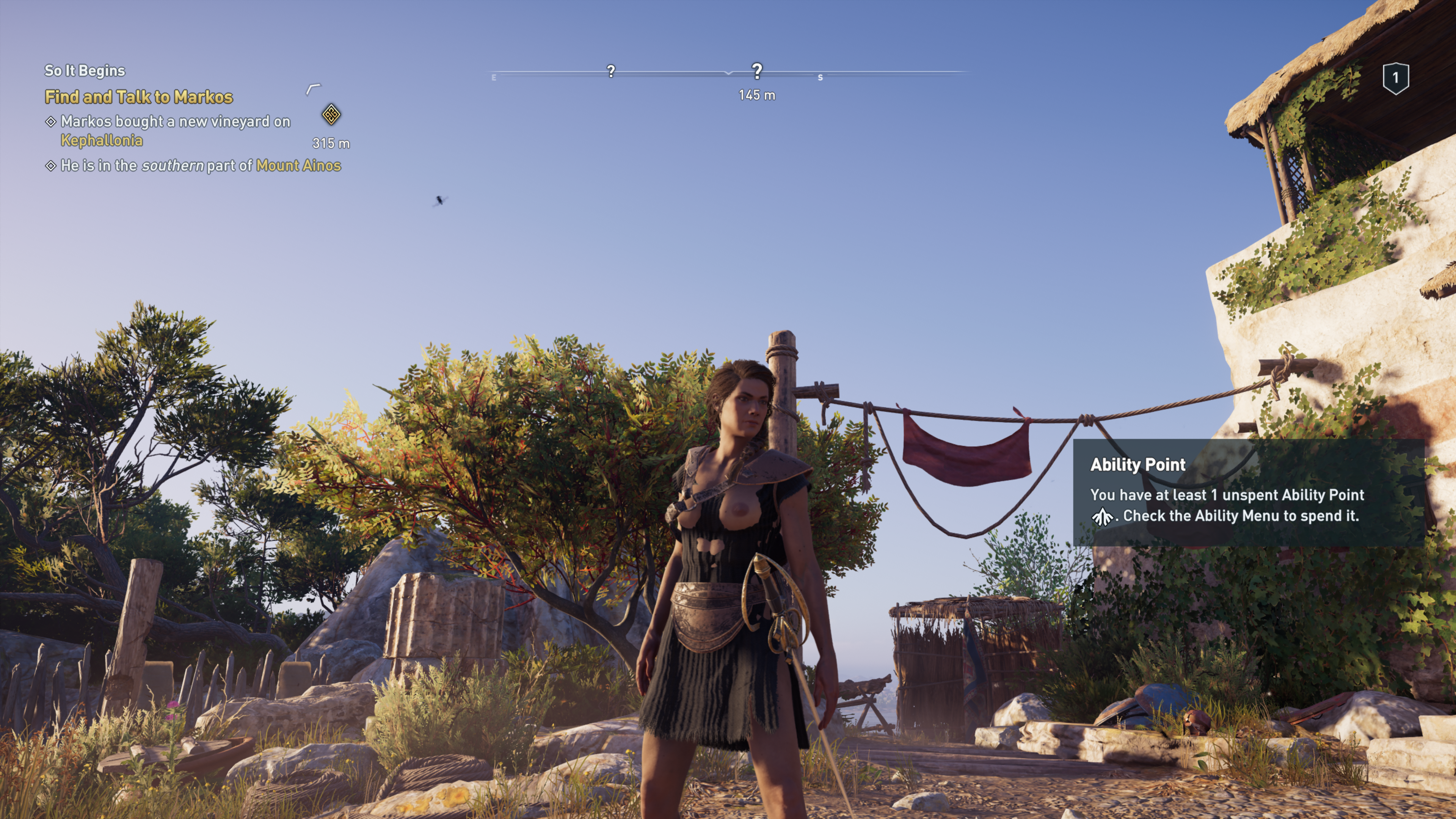Select the "Find and Talk to Markos" quest objective
This screenshot has width=1456, height=819.
138,97
